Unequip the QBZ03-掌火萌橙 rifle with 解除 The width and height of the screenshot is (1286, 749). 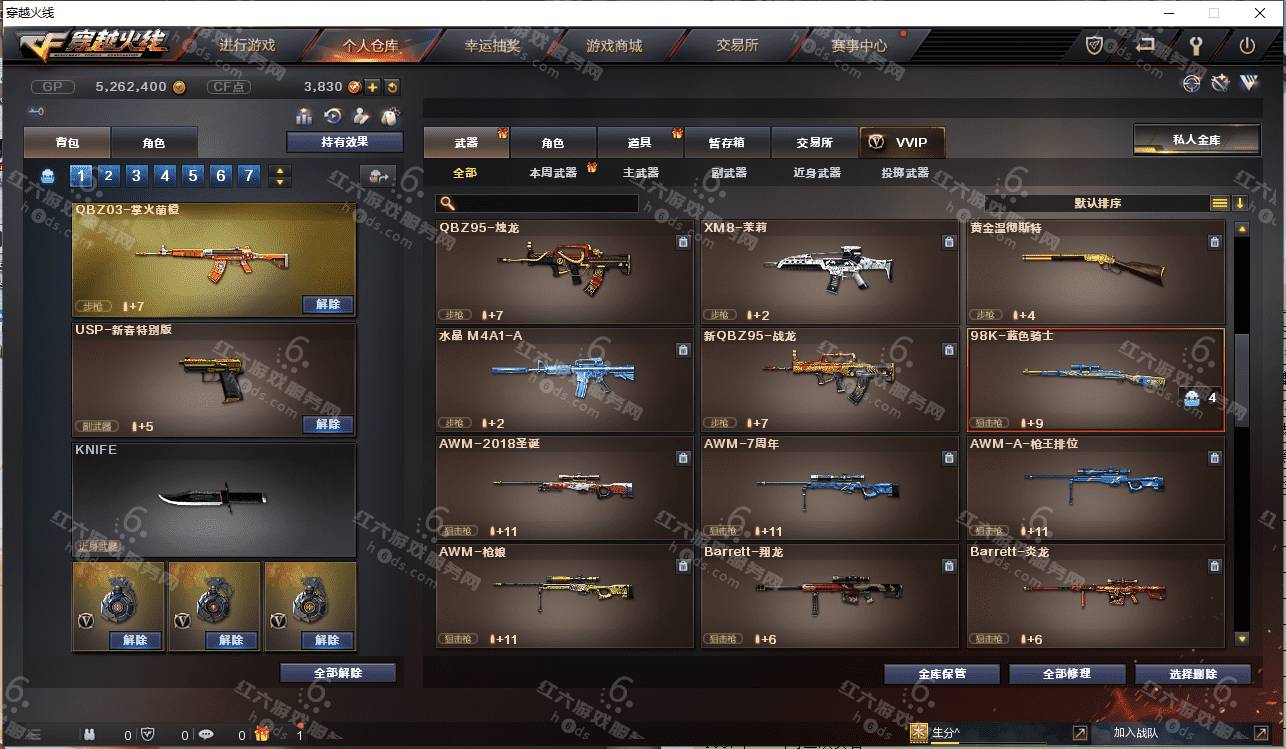[327, 304]
